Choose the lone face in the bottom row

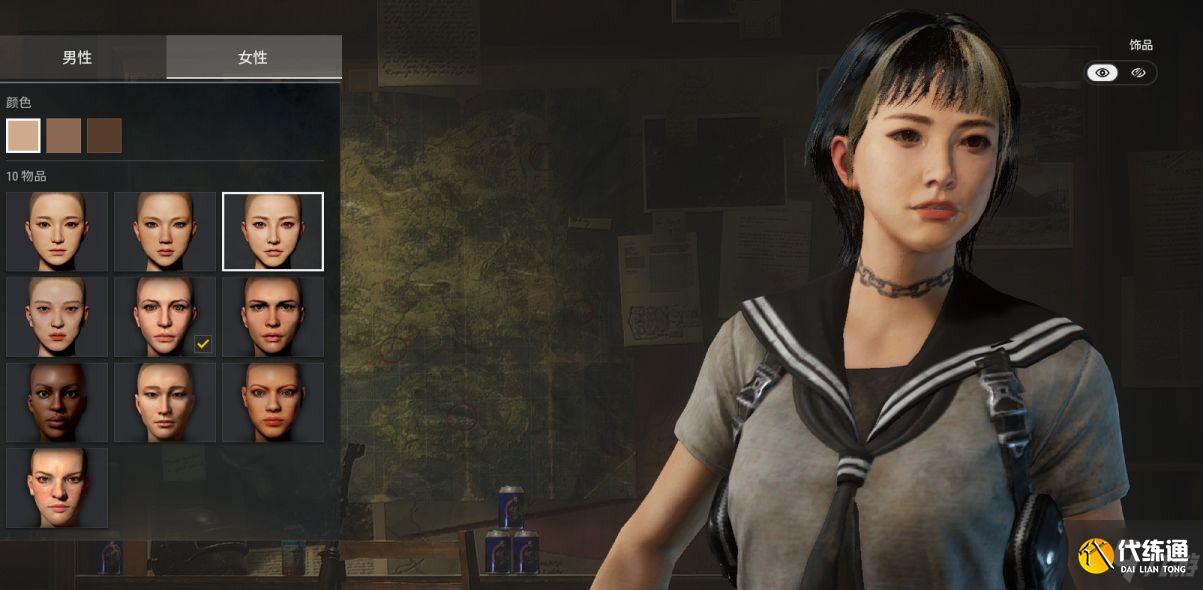(x=57, y=487)
